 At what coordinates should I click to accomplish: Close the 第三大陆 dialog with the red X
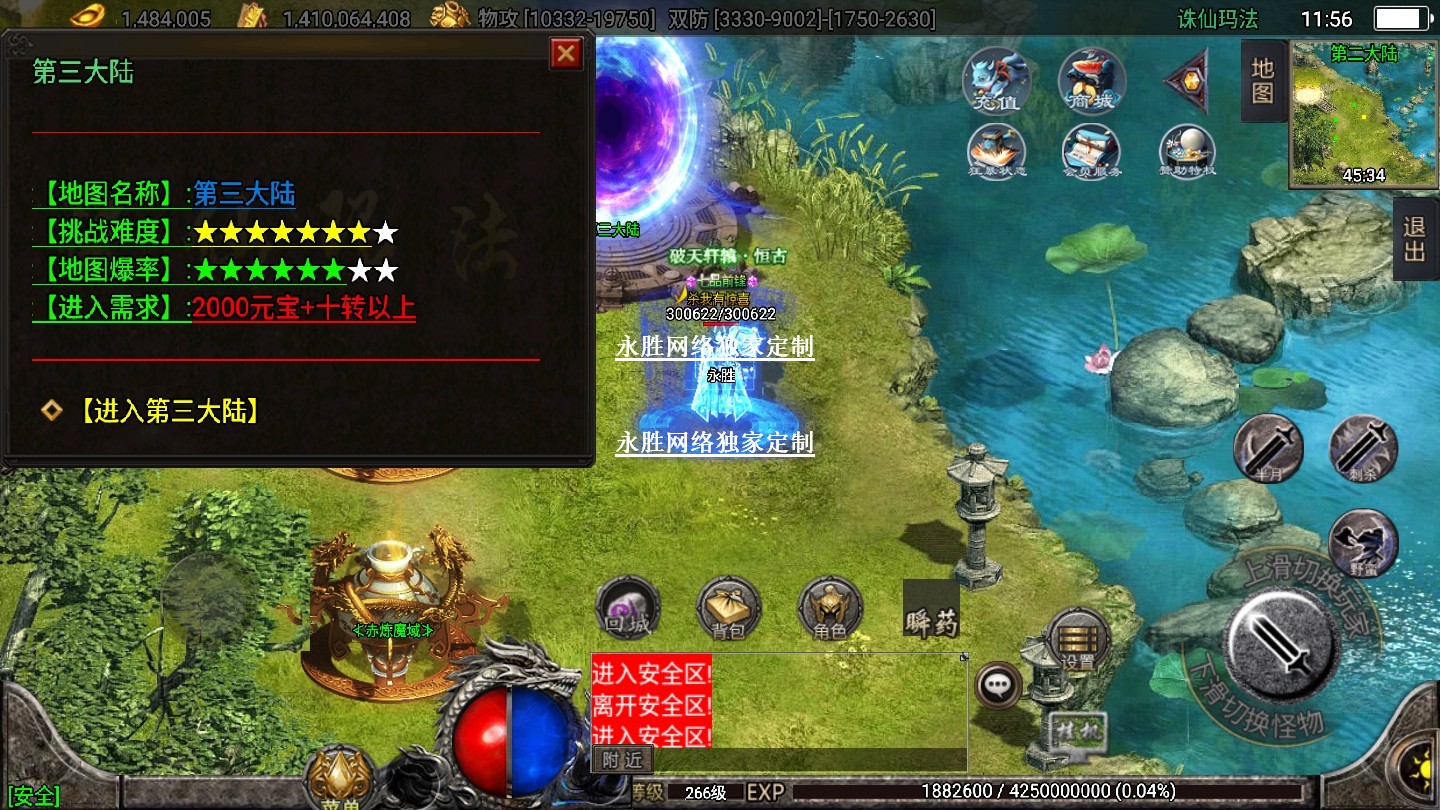[x=566, y=53]
